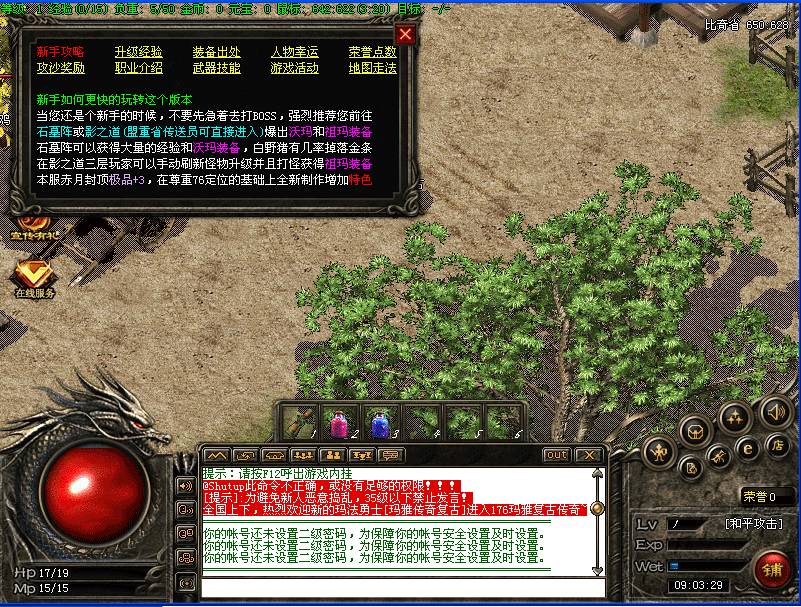Close the chat window with X button

[590, 455]
